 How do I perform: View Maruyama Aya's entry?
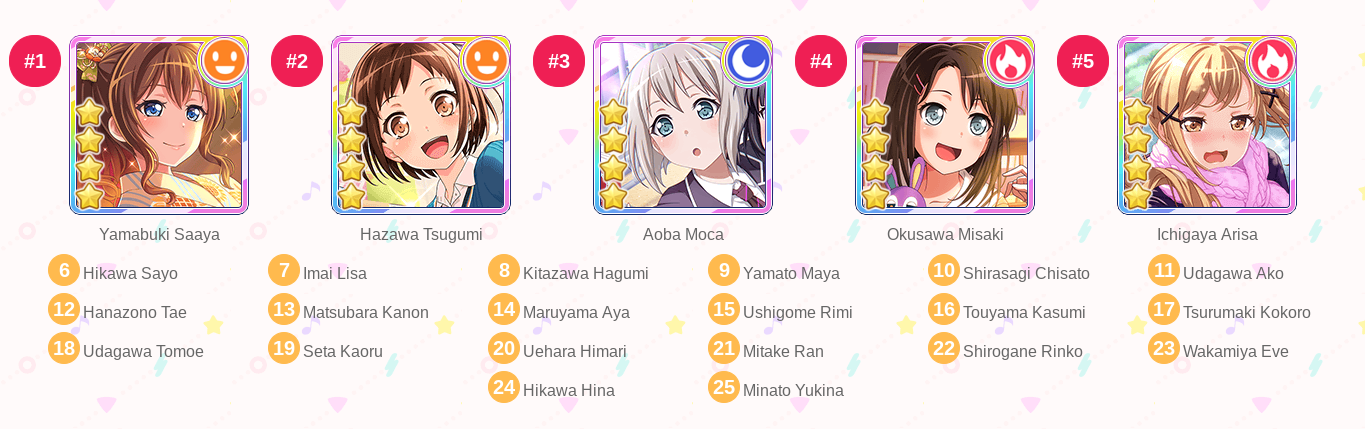point(576,312)
